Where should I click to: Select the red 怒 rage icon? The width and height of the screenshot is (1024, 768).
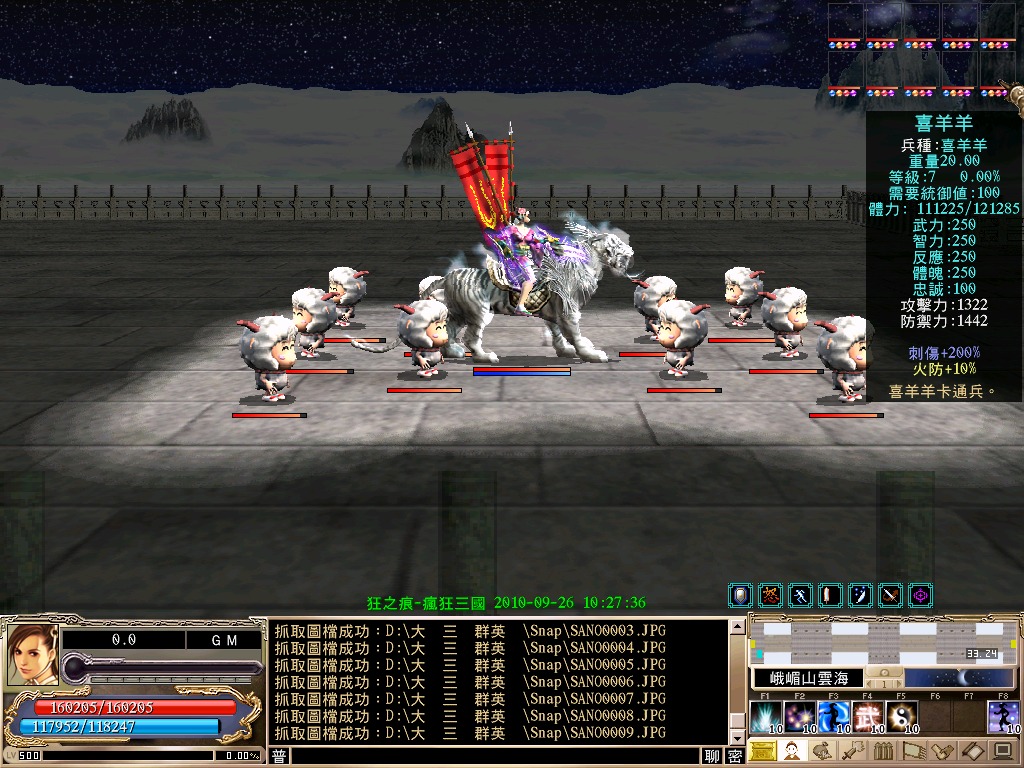point(770,596)
